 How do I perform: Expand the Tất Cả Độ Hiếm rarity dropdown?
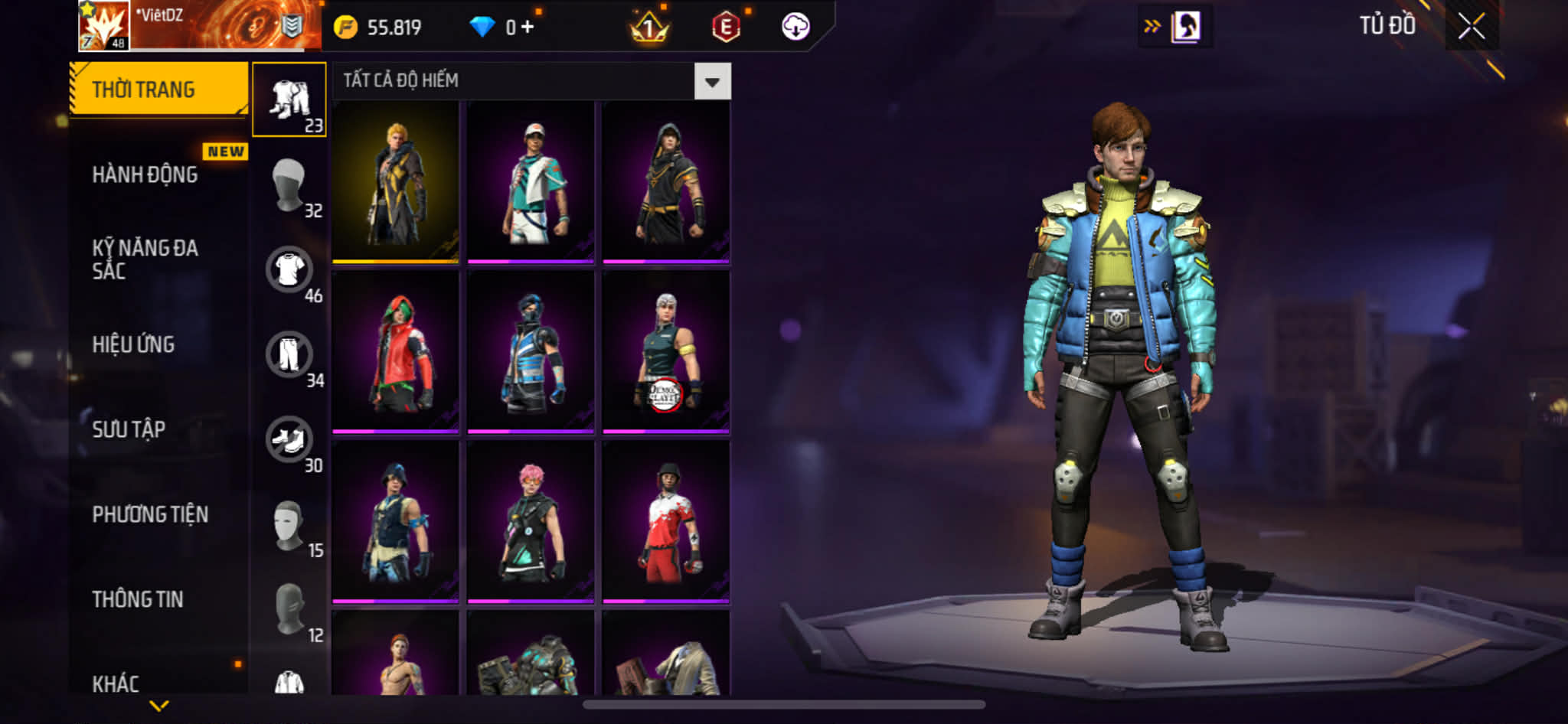coord(712,81)
